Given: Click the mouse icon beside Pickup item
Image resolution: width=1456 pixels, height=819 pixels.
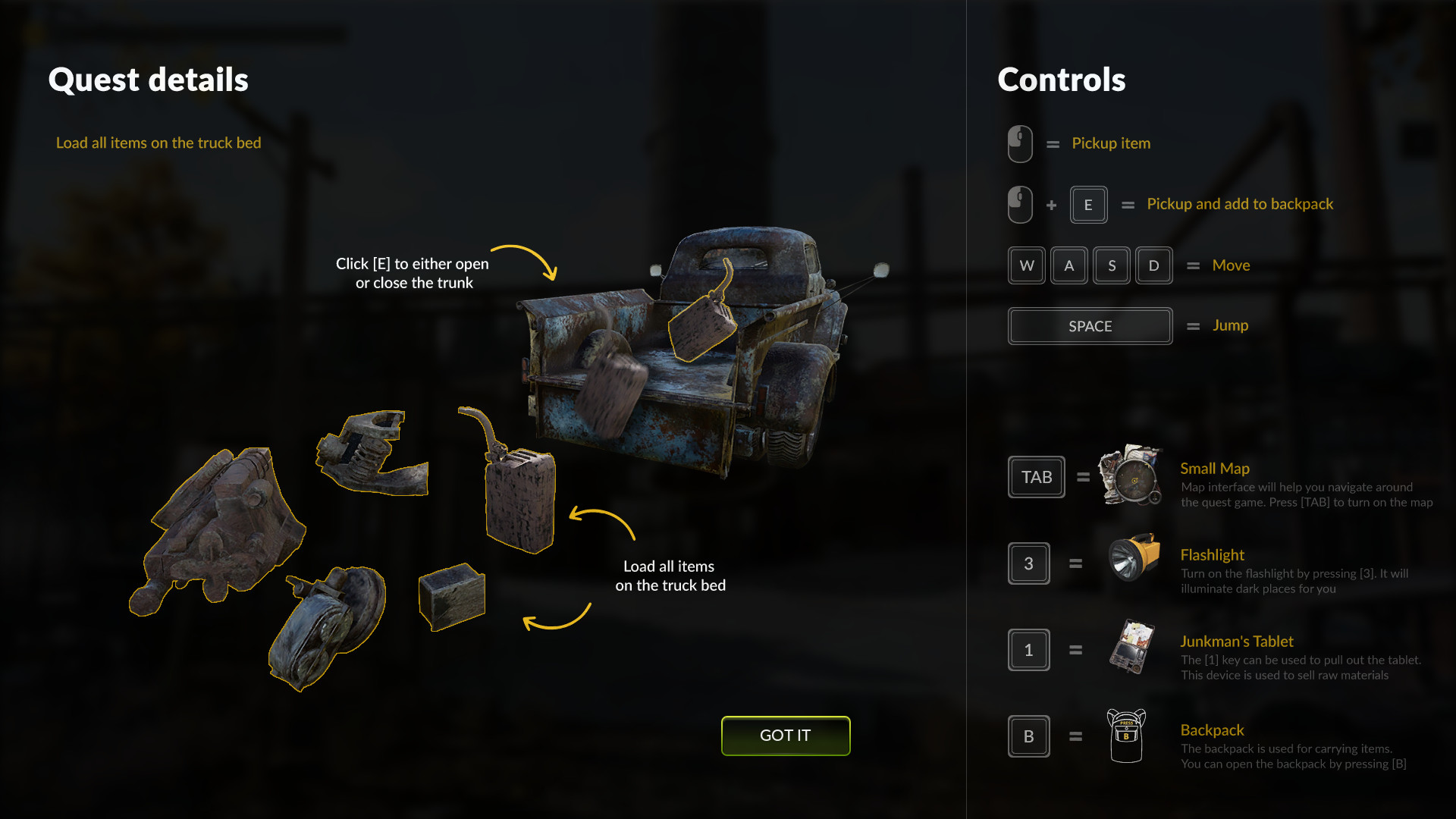Looking at the screenshot, I should click(x=1019, y=143).
